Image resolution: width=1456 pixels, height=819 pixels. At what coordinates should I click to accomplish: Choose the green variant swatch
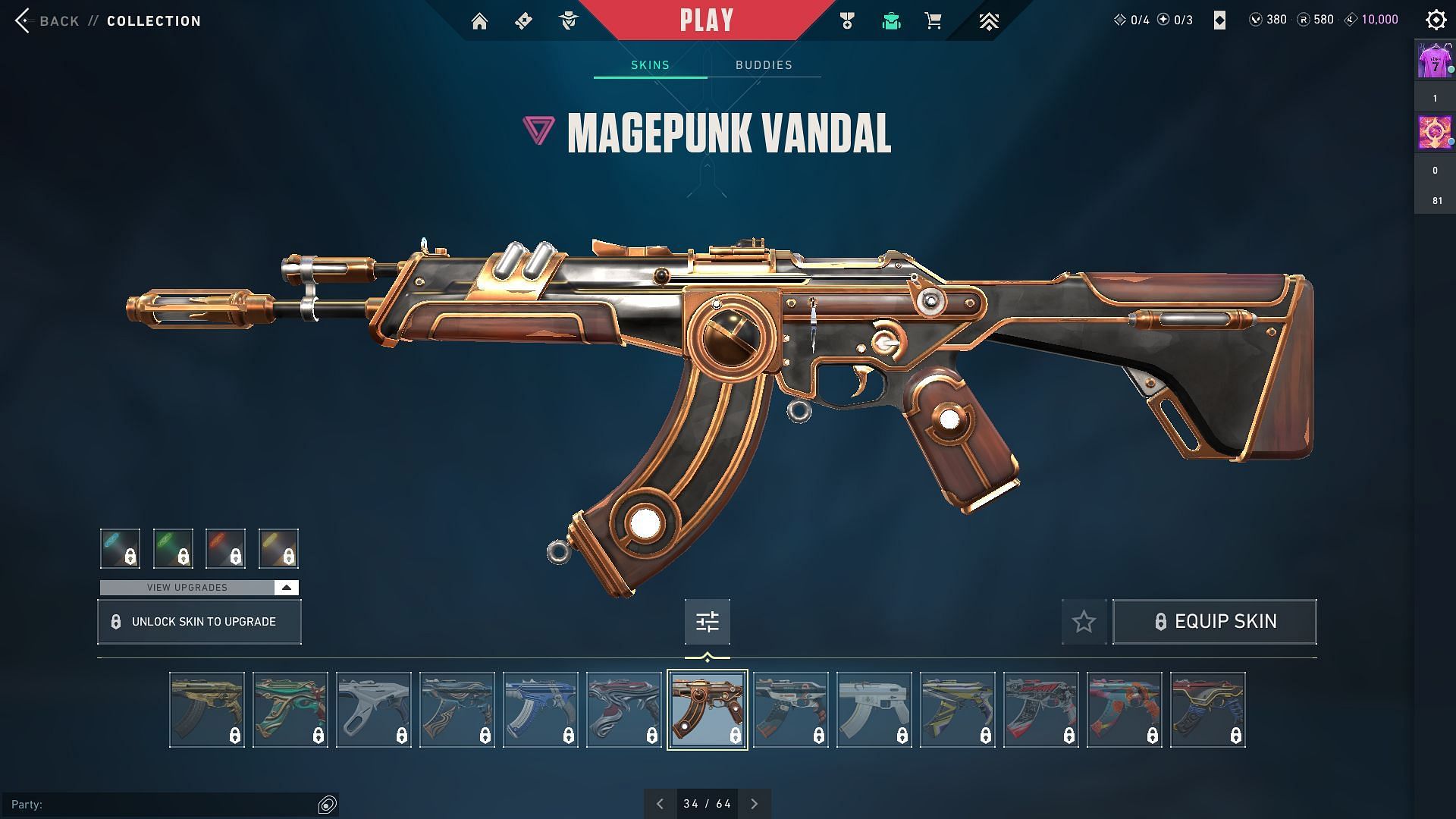(x=173, y=548)
